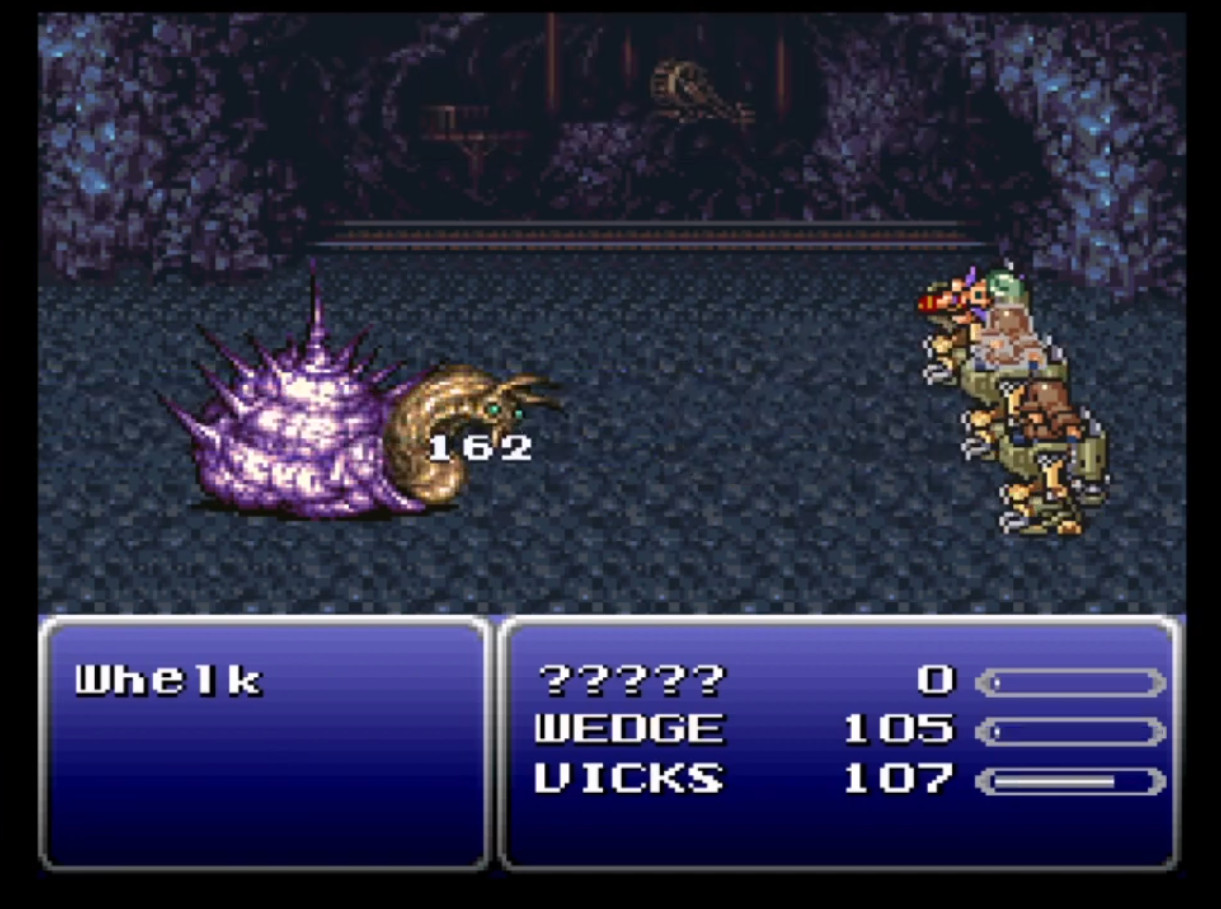This screenshot has height=909, width=1221.
Task: Choose the ????? party member row
Action: coord(630,681)
